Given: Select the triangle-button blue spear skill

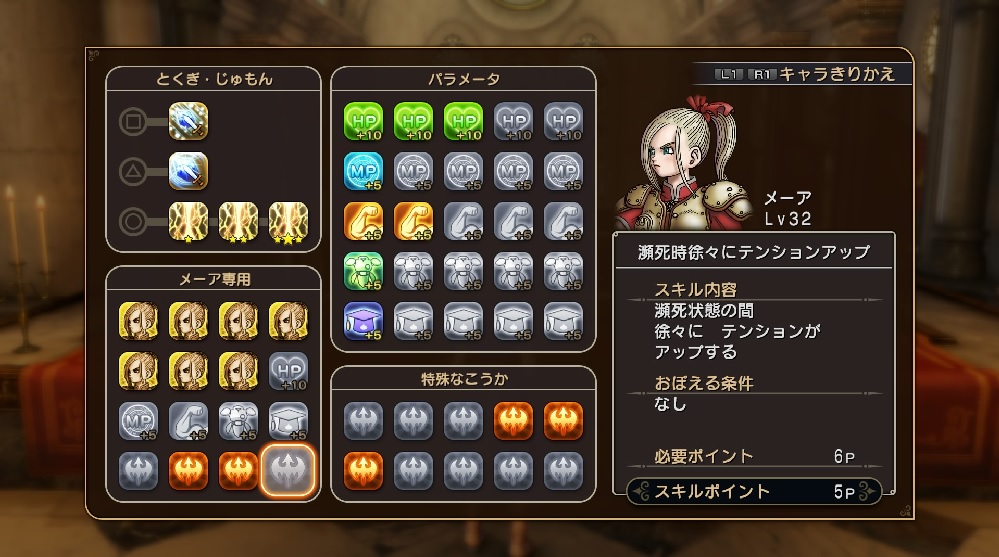Looking at the screenshot, I should point(188,171).
